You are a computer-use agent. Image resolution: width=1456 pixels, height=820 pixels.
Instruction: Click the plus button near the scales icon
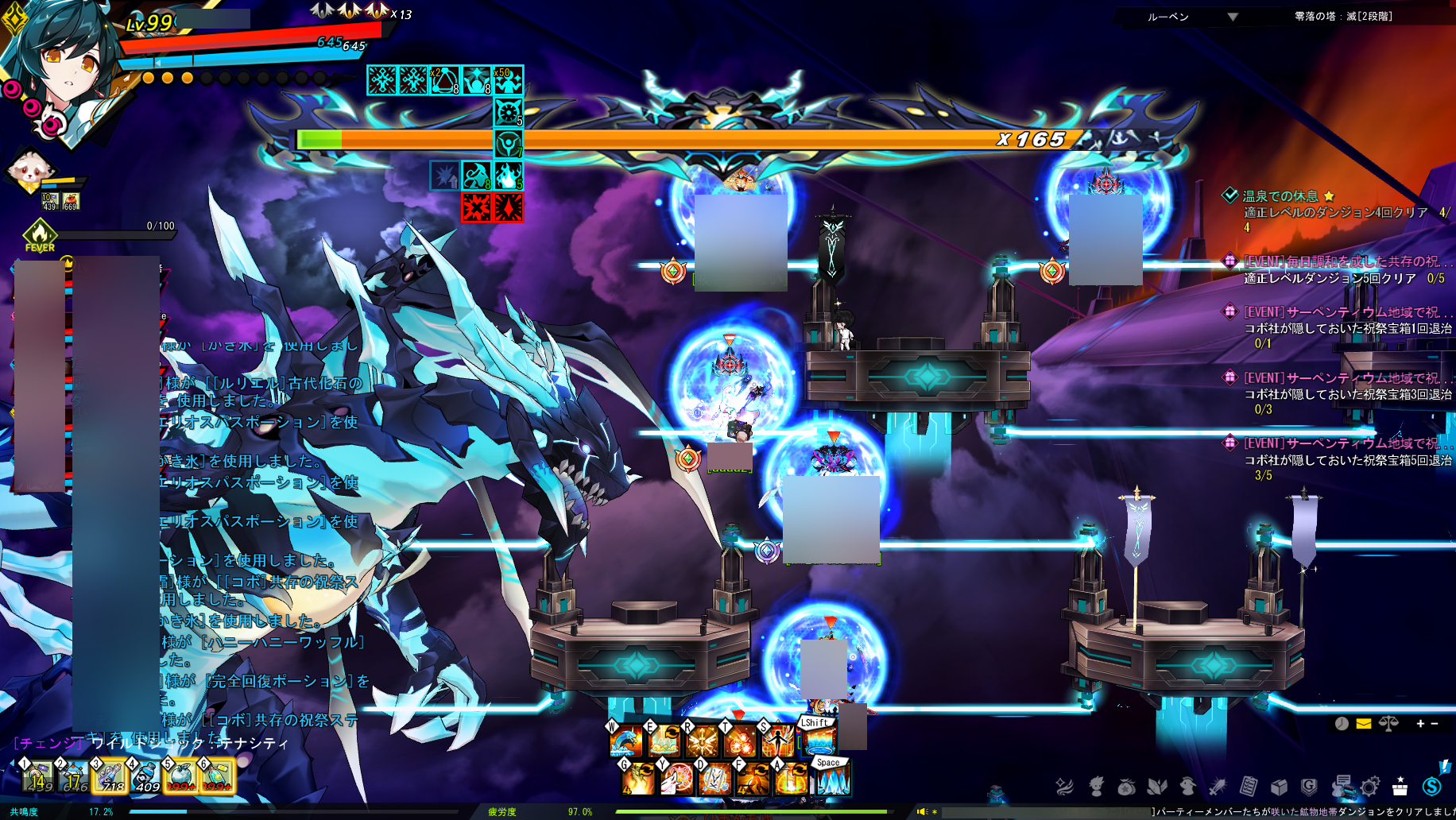pyautogui.click(x=1420, y=723)
